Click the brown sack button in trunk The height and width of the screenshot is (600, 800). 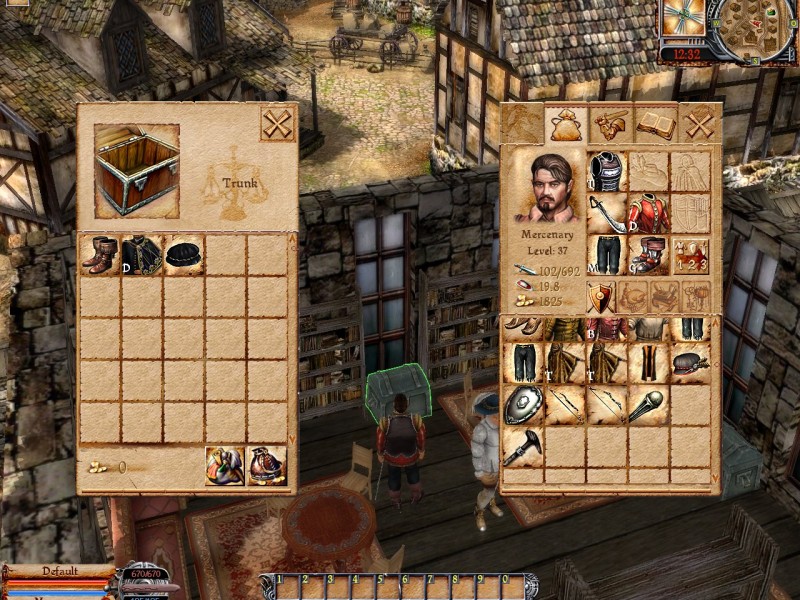point(267,465)
